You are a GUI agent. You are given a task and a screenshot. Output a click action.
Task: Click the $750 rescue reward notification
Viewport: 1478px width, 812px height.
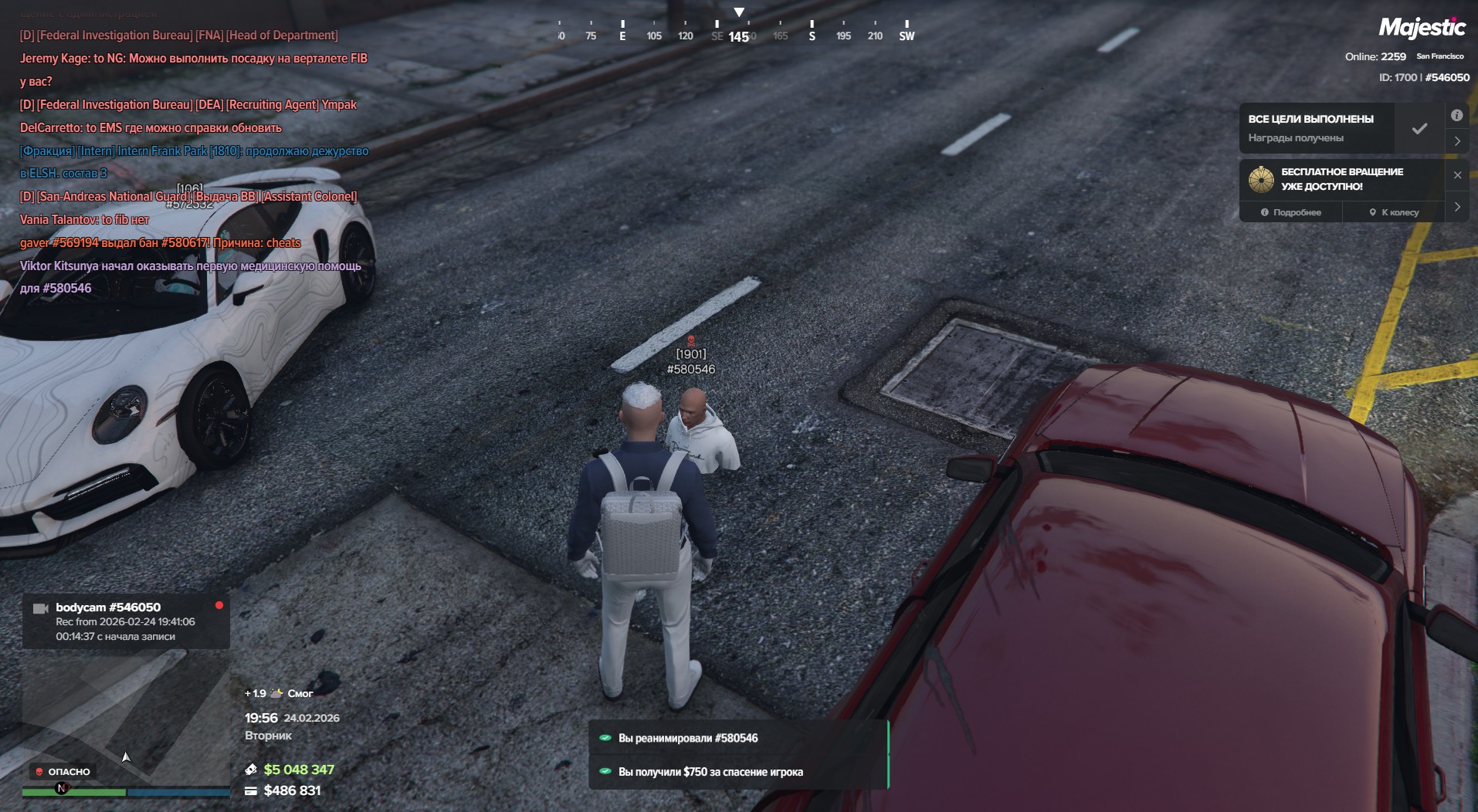pyautogui.click(x=737, y=772)
